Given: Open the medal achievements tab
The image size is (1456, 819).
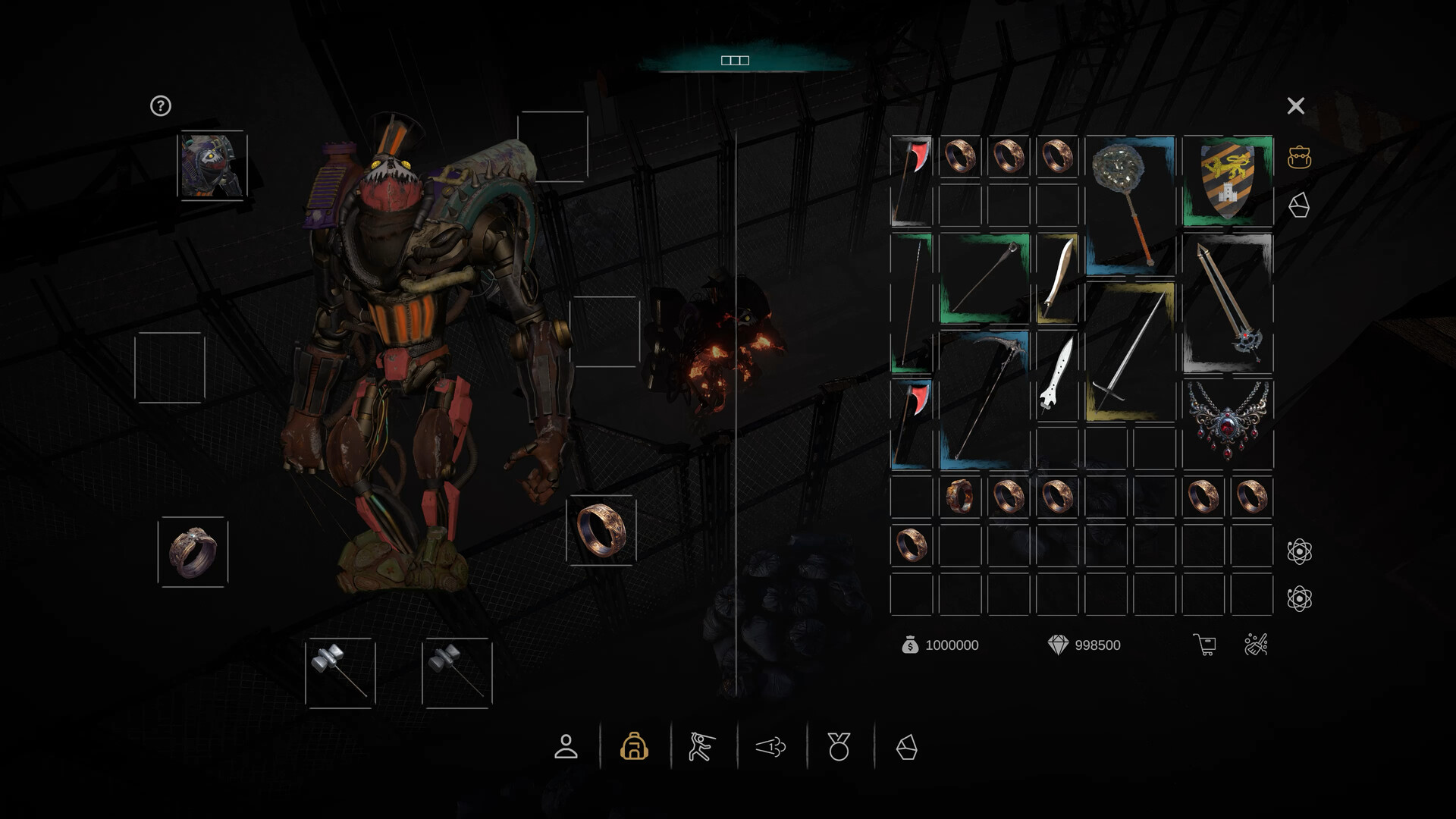Looking at the screenshot, I should 839,747.
